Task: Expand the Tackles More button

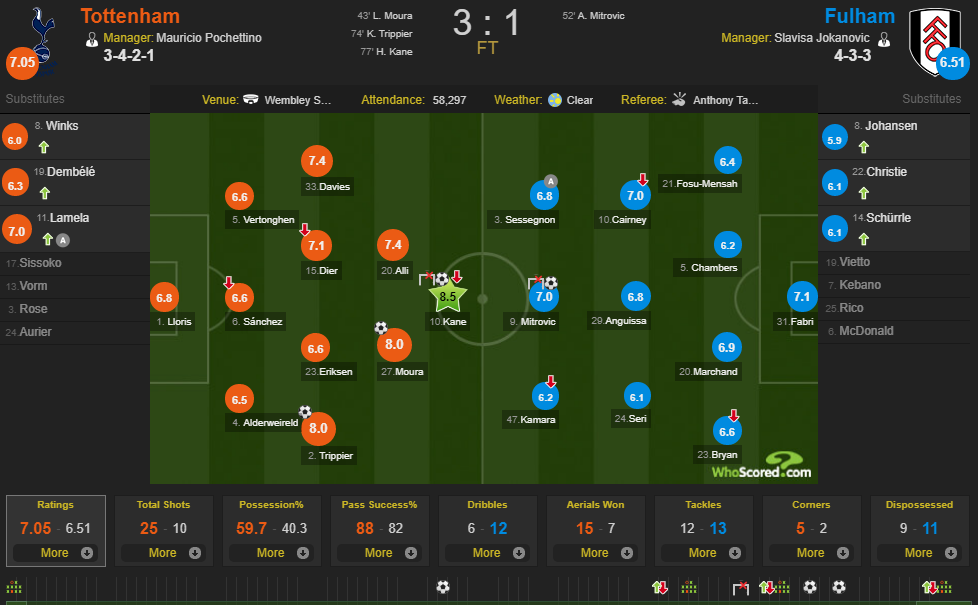Action: click(703, 553)
